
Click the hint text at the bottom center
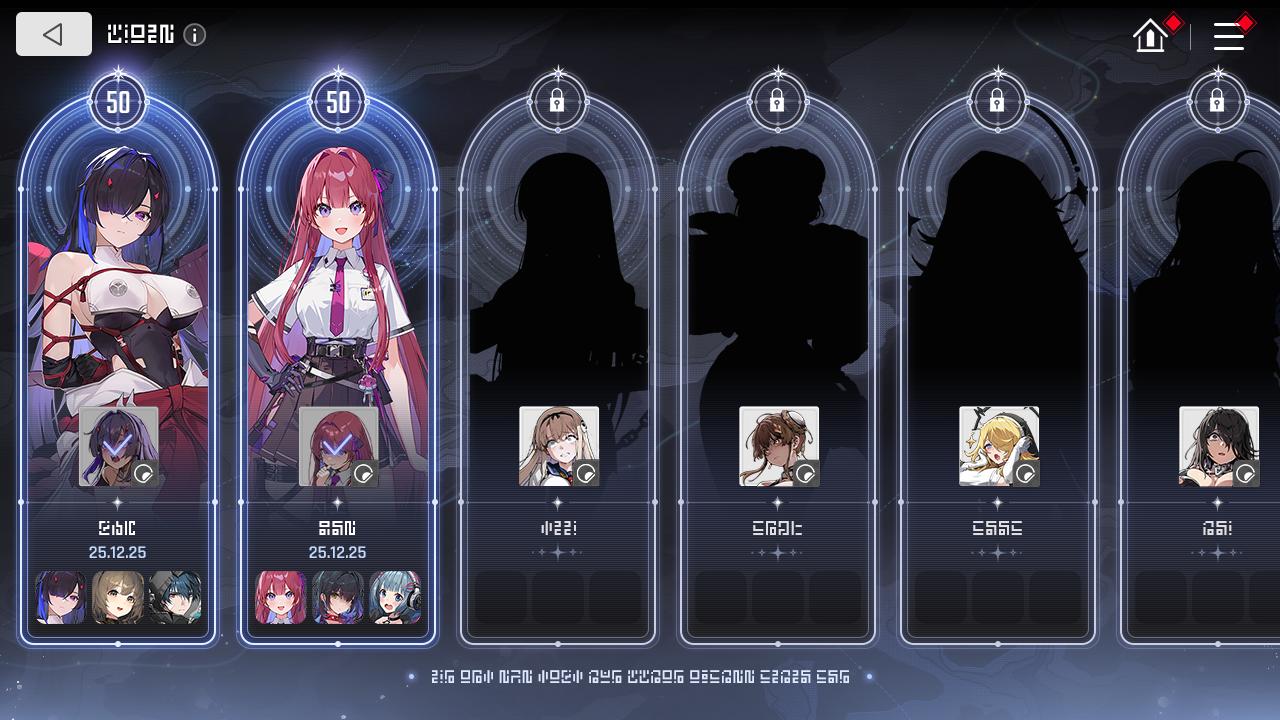click(640, 677)
